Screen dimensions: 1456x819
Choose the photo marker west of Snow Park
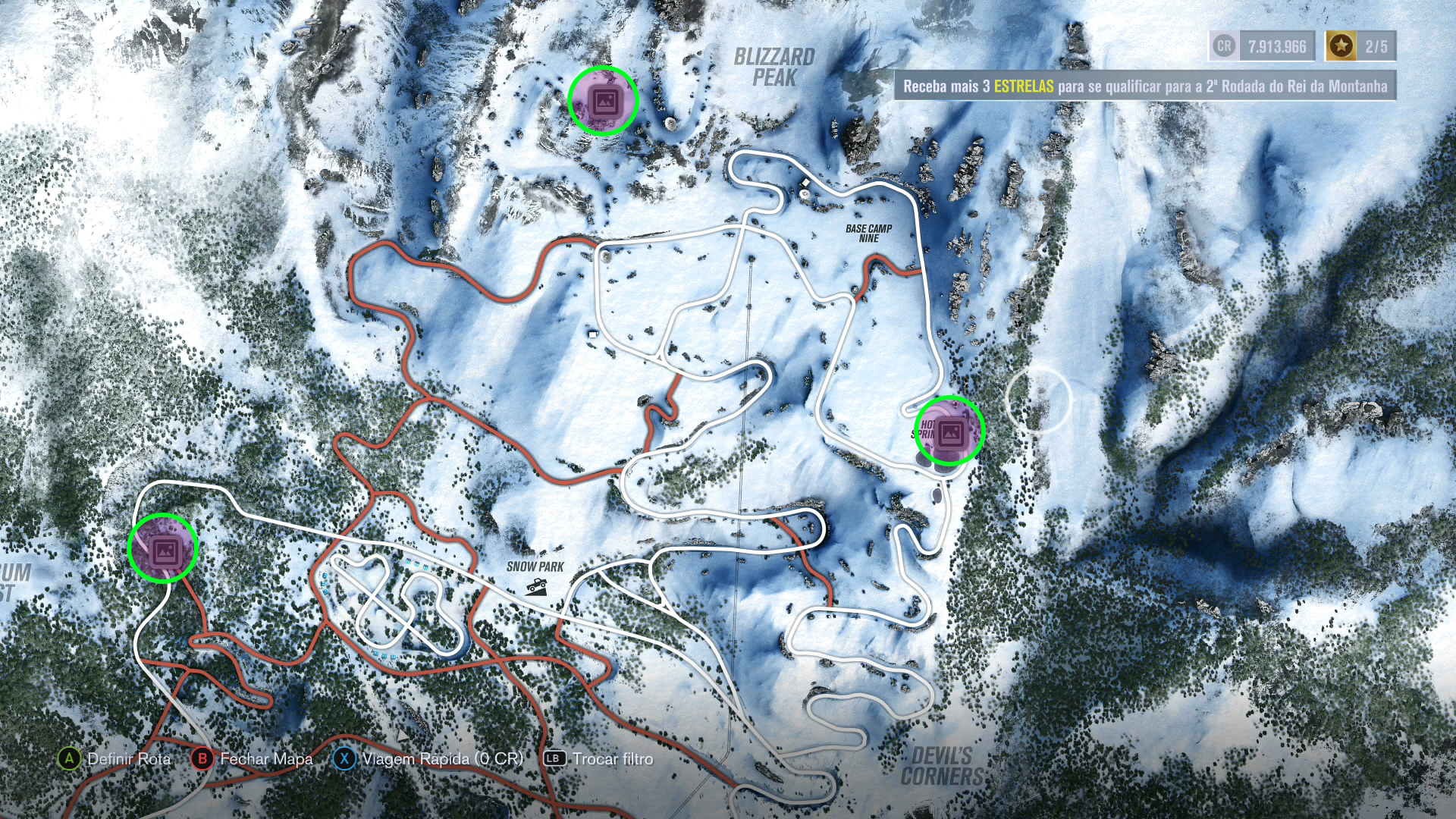[163, 549]
